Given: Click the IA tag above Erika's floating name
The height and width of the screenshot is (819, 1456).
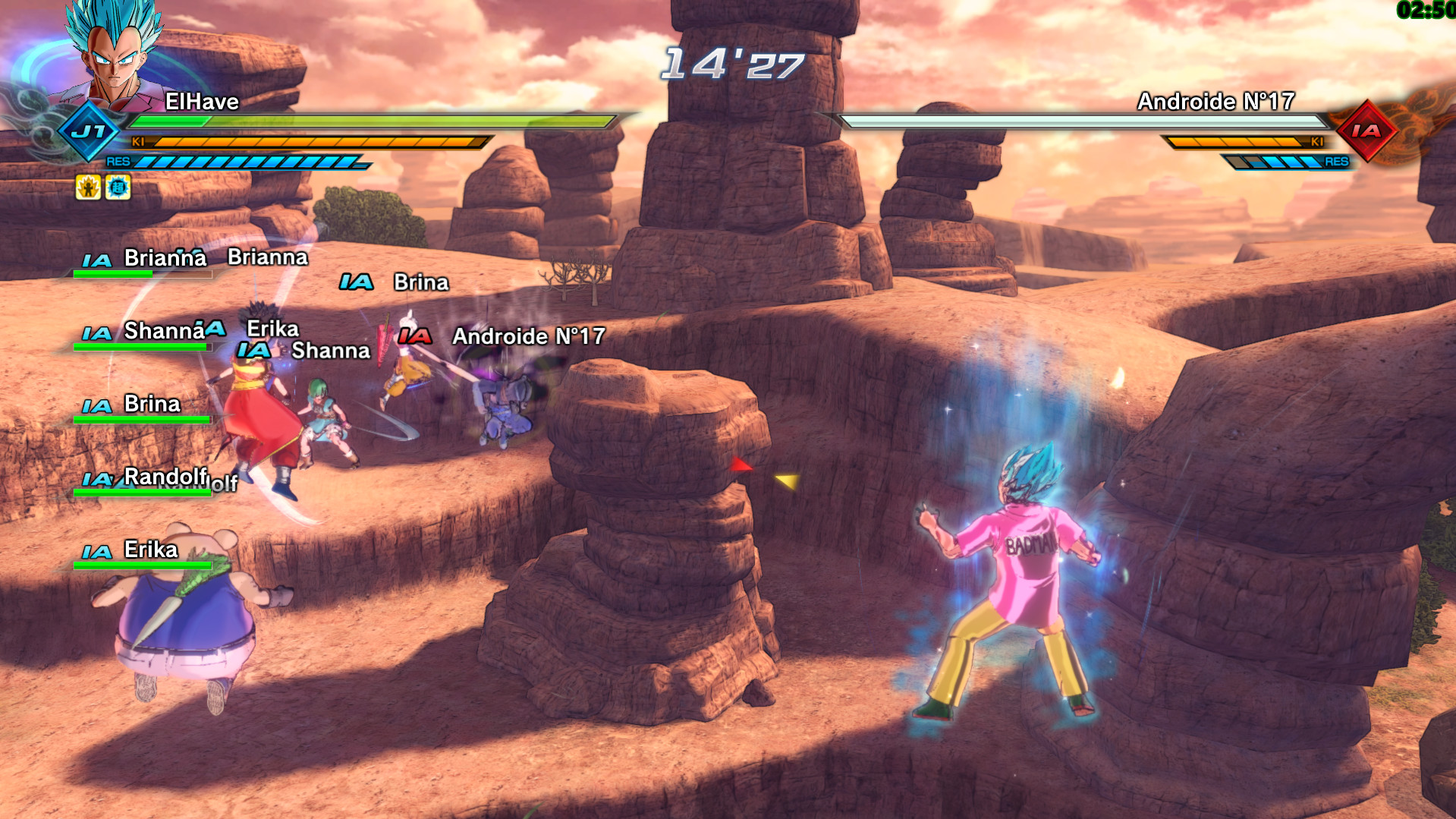Looking at the screenshot, I should click(215, 328).
